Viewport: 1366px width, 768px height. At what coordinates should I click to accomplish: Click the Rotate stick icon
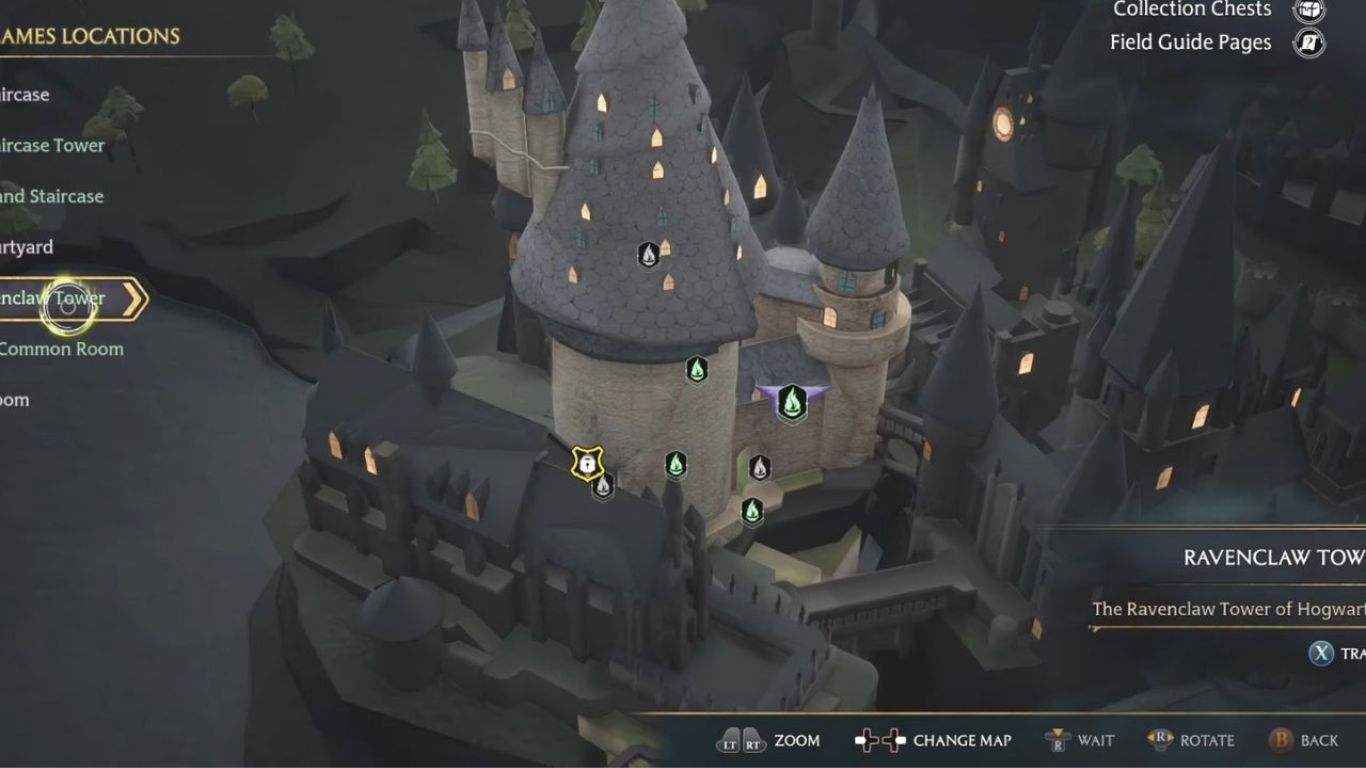coord(1160,741)
